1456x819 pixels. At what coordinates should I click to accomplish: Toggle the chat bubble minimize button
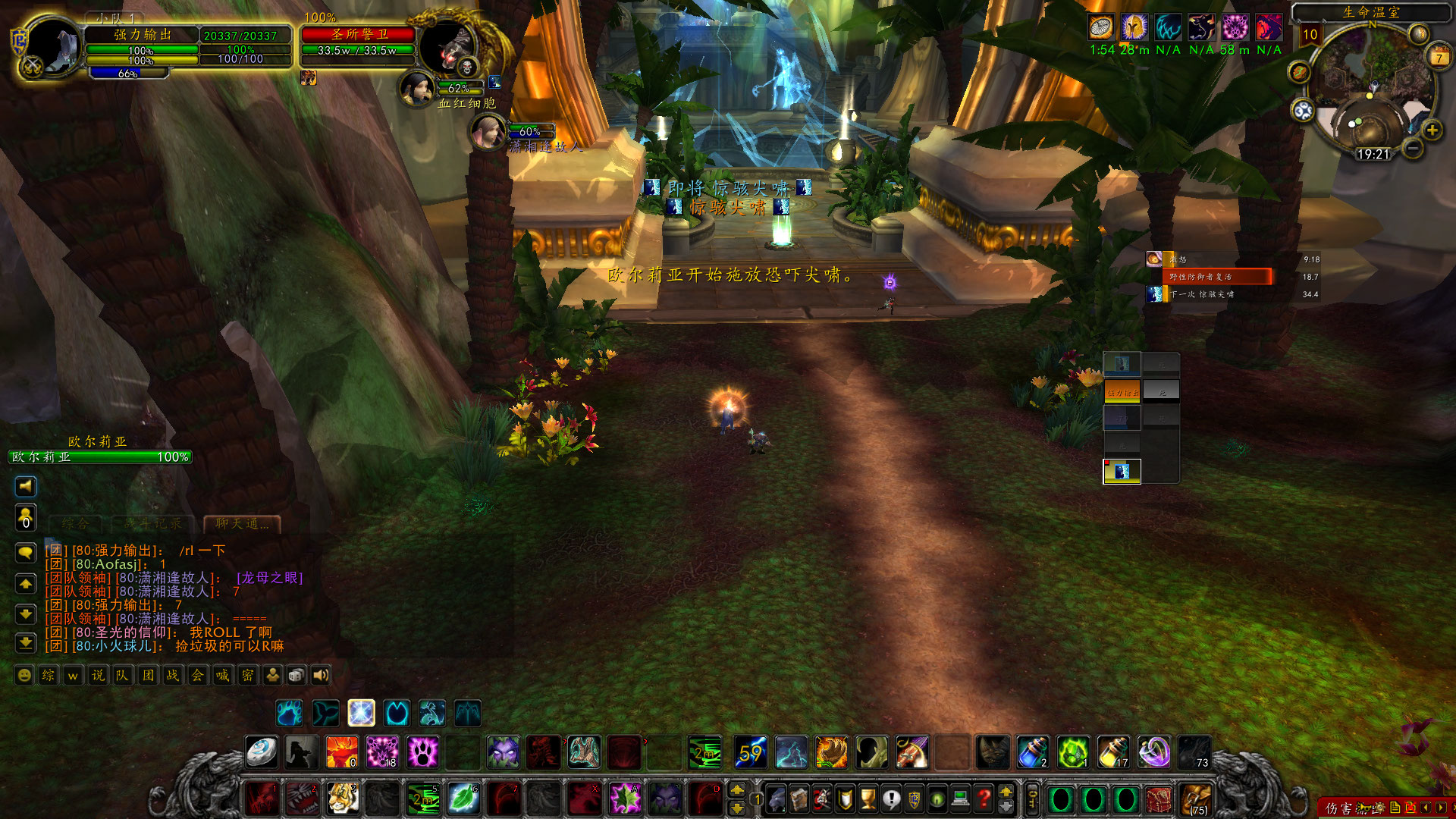point(26,551)
